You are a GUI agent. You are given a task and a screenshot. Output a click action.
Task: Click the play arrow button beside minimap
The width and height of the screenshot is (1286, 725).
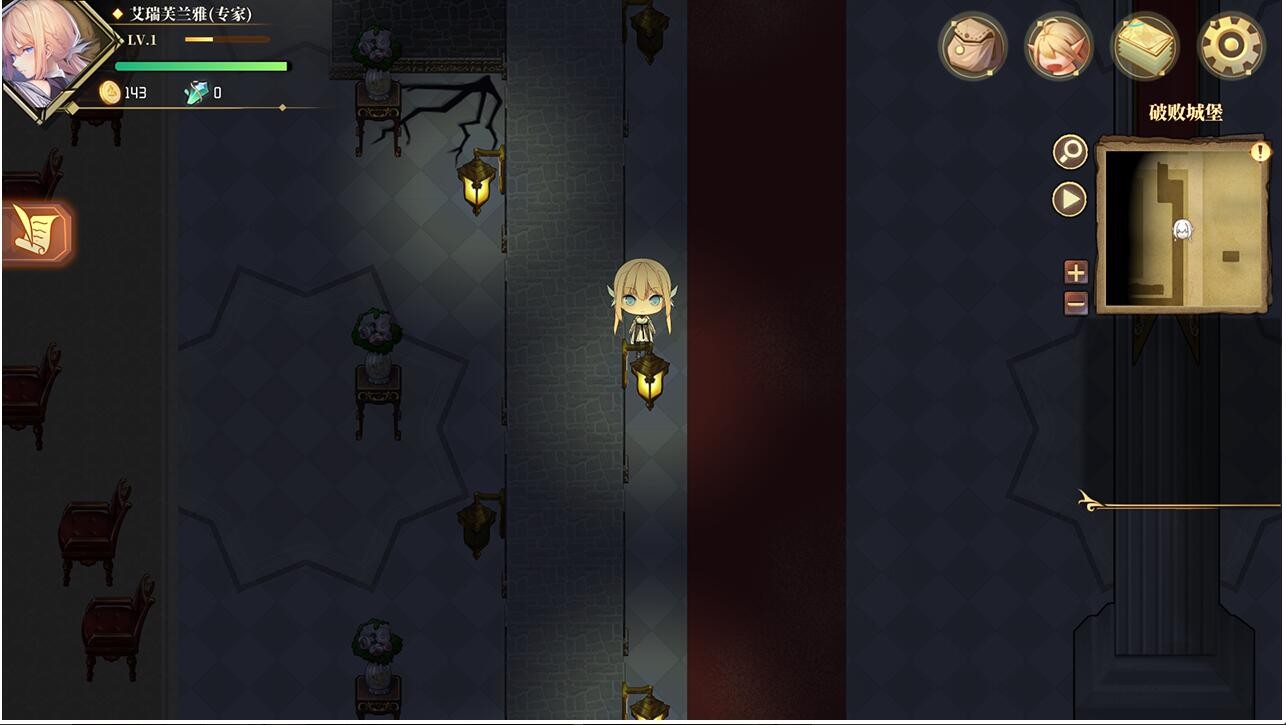[1070, 199]
